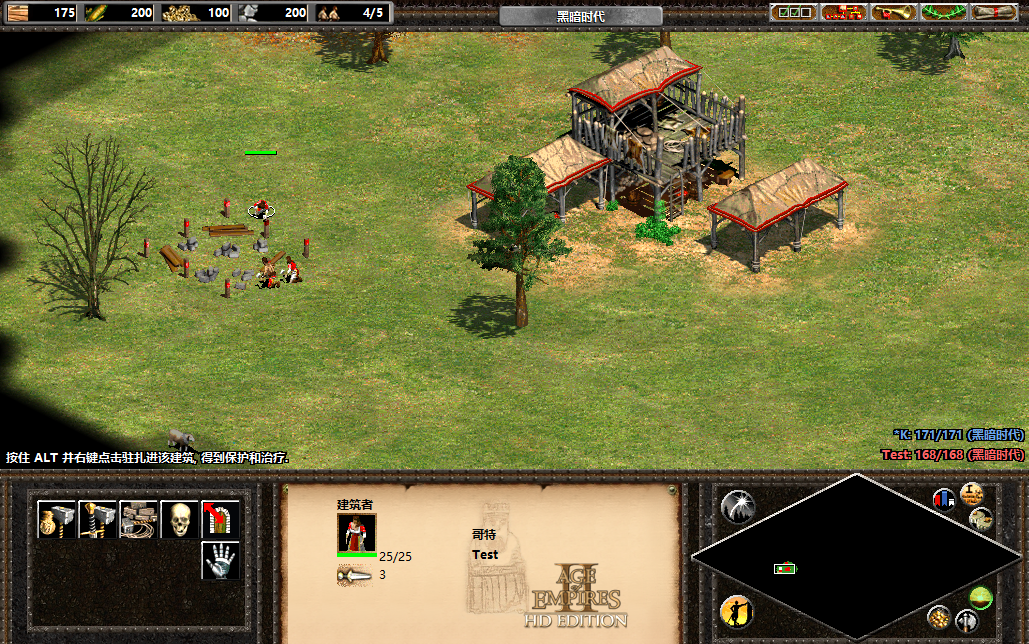The image size is (1029, 644).
Task: Stop the villager with the hand icon
Action: [x=221, y=560]
